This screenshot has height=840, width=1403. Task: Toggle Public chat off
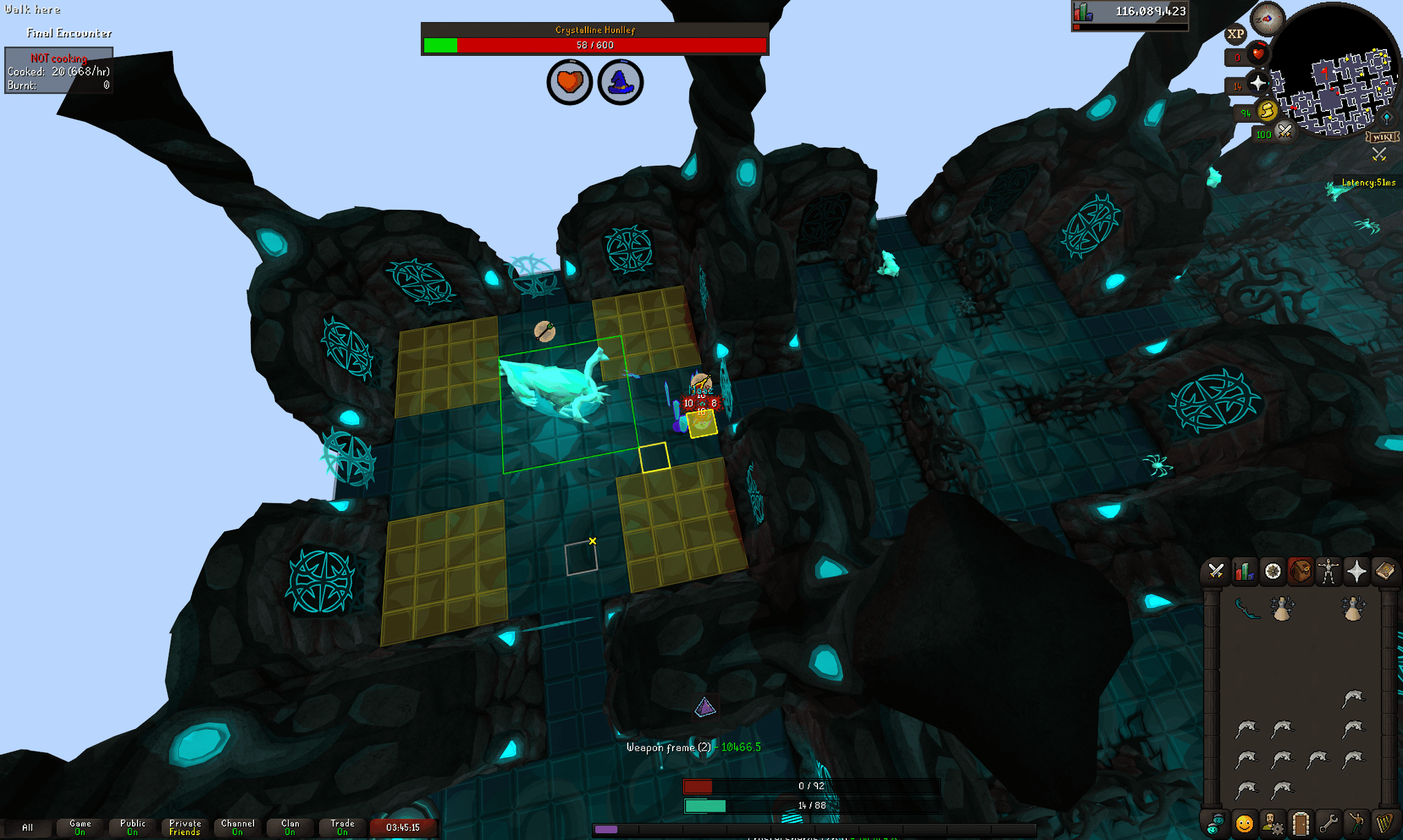(131, 825)
